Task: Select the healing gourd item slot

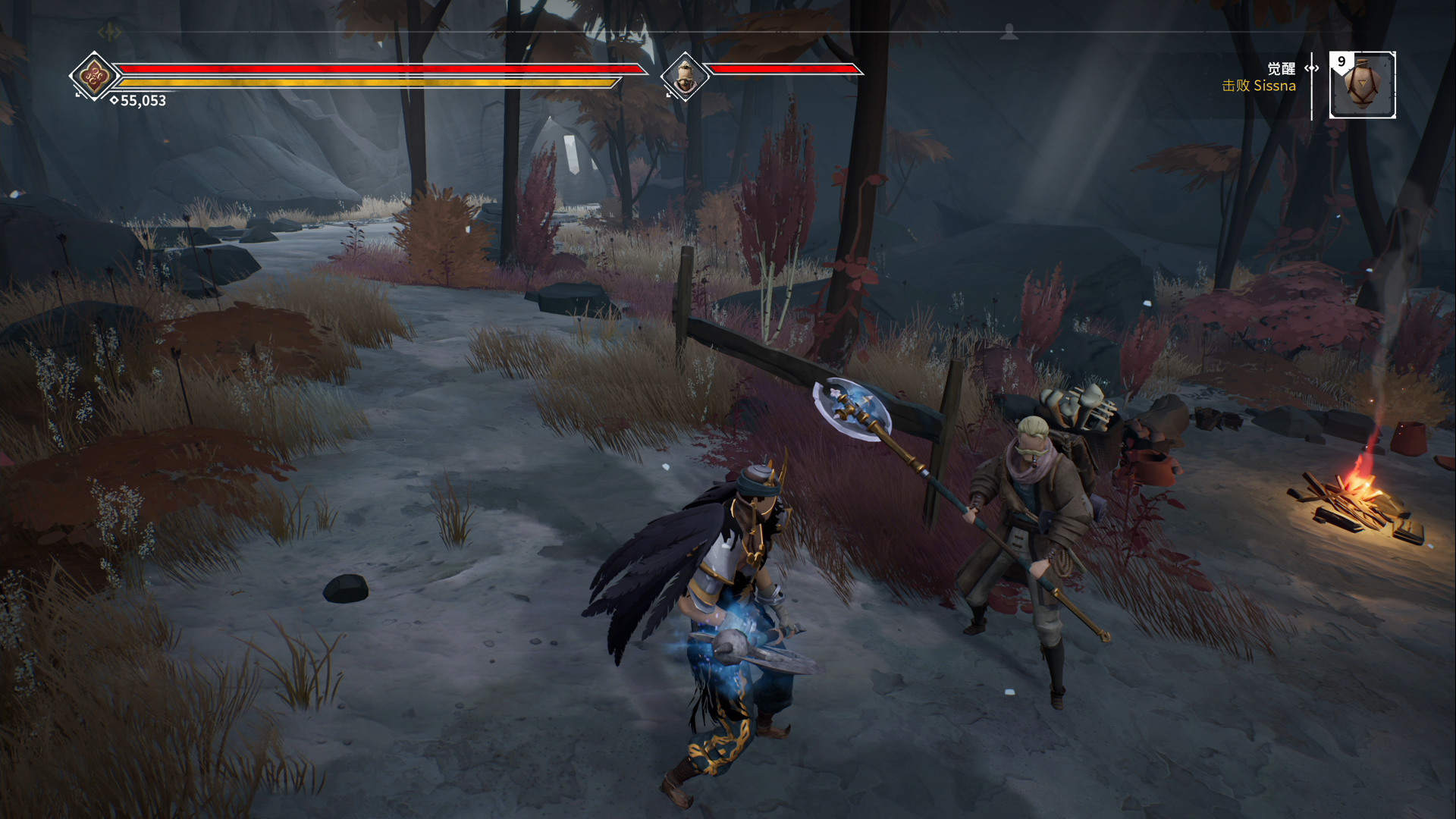Action: point(1363,85)
